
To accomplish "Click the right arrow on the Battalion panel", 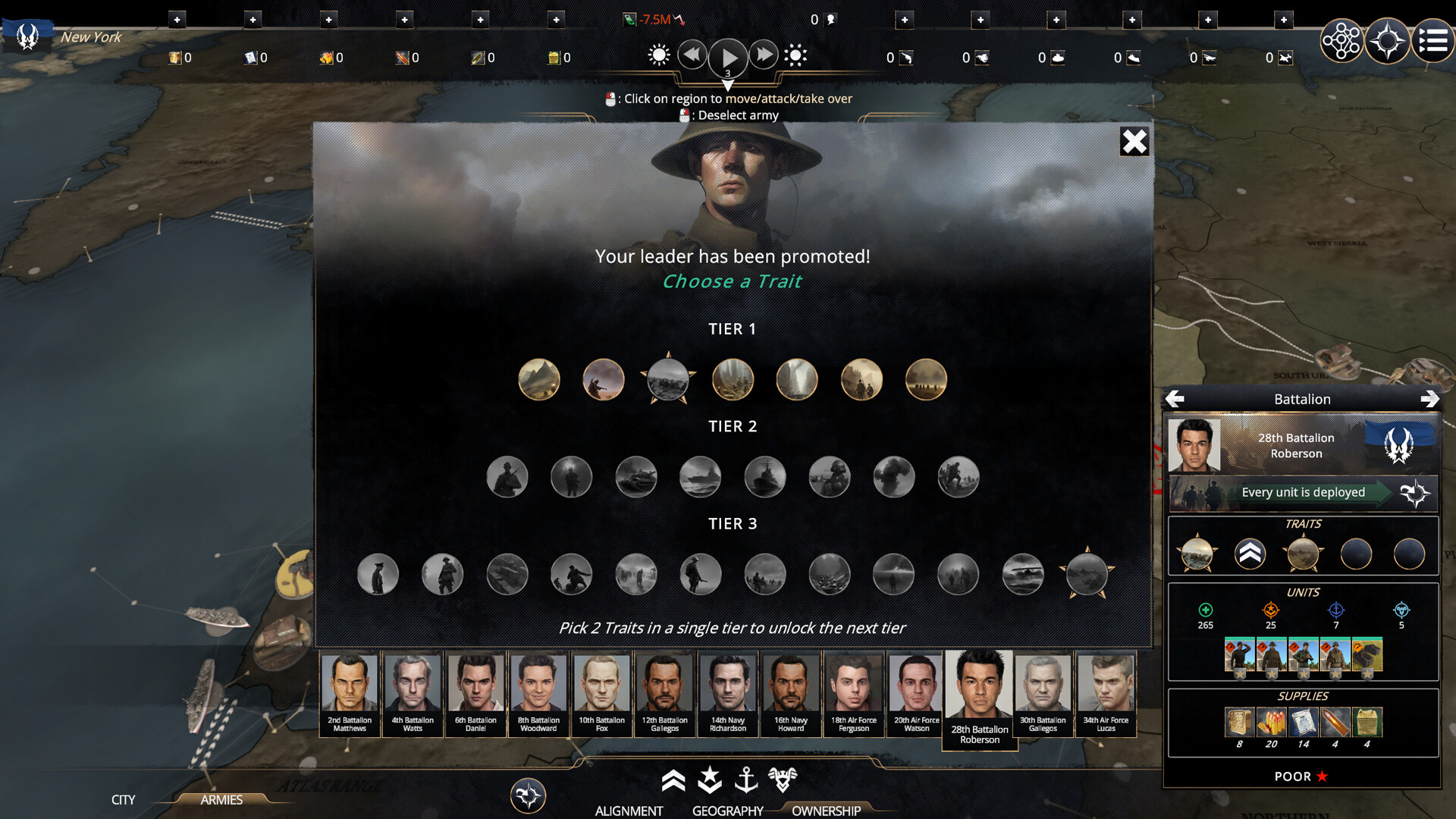I will click(x=1430, y=397).
